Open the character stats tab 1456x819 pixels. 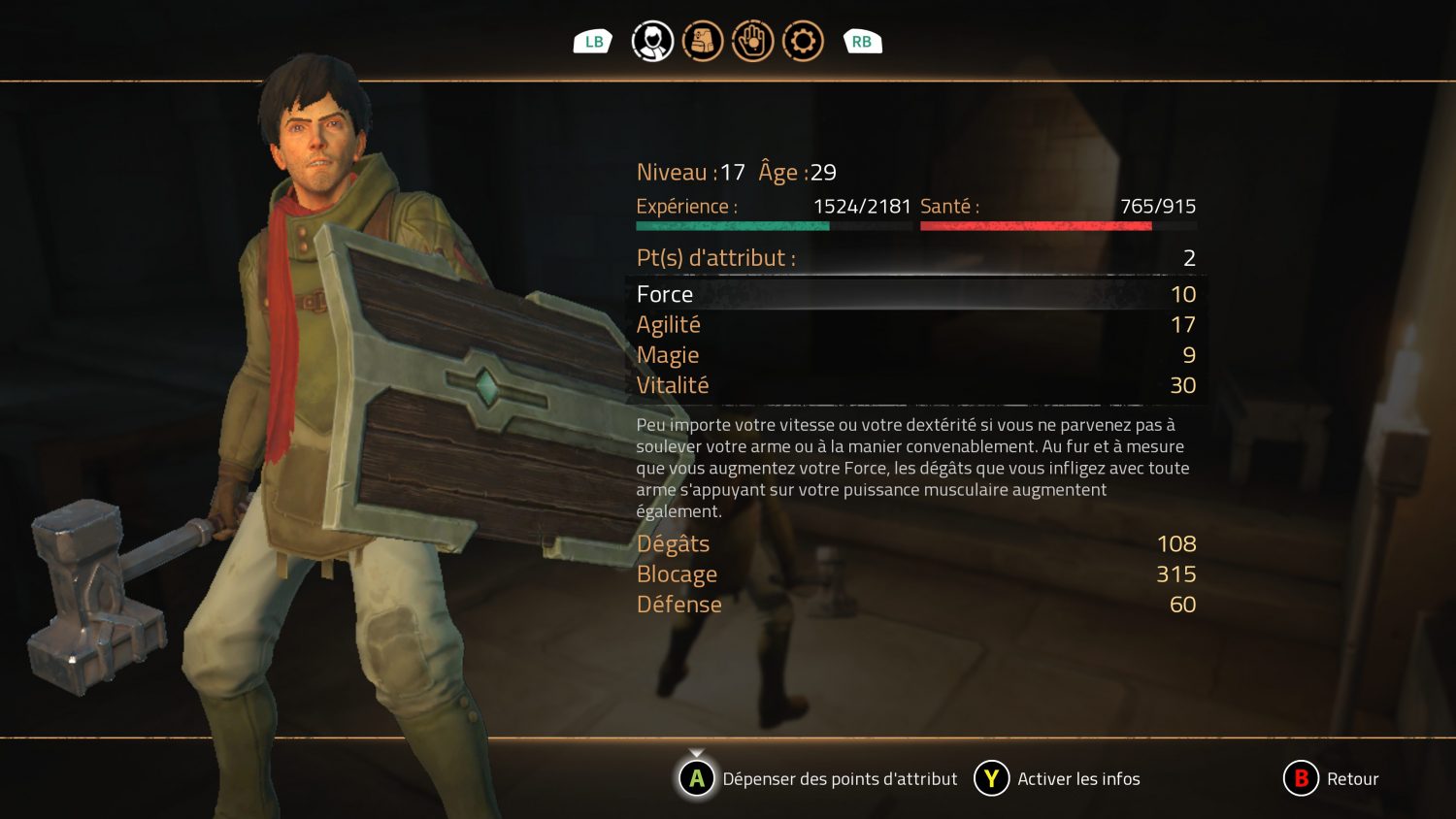tap(652, 42)
